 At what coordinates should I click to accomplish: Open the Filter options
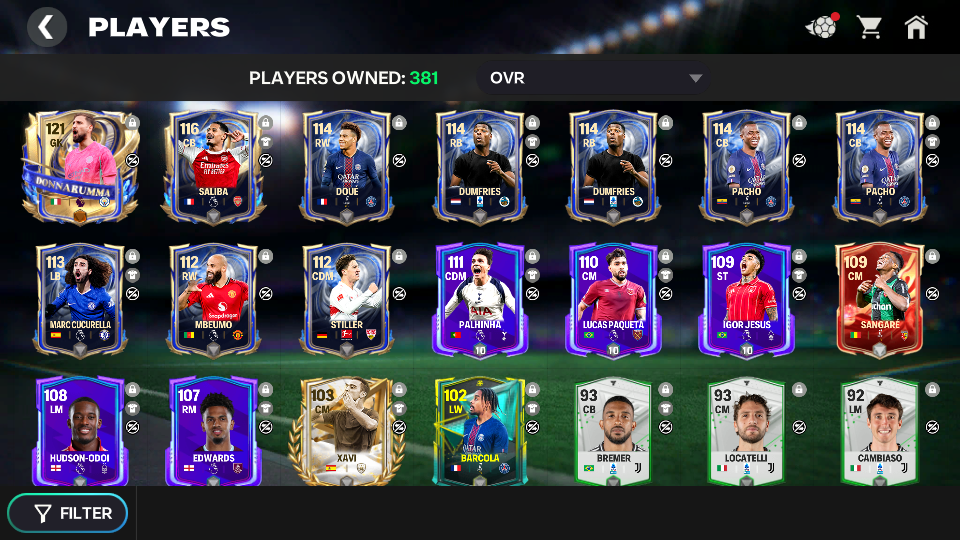click(68, 513)
